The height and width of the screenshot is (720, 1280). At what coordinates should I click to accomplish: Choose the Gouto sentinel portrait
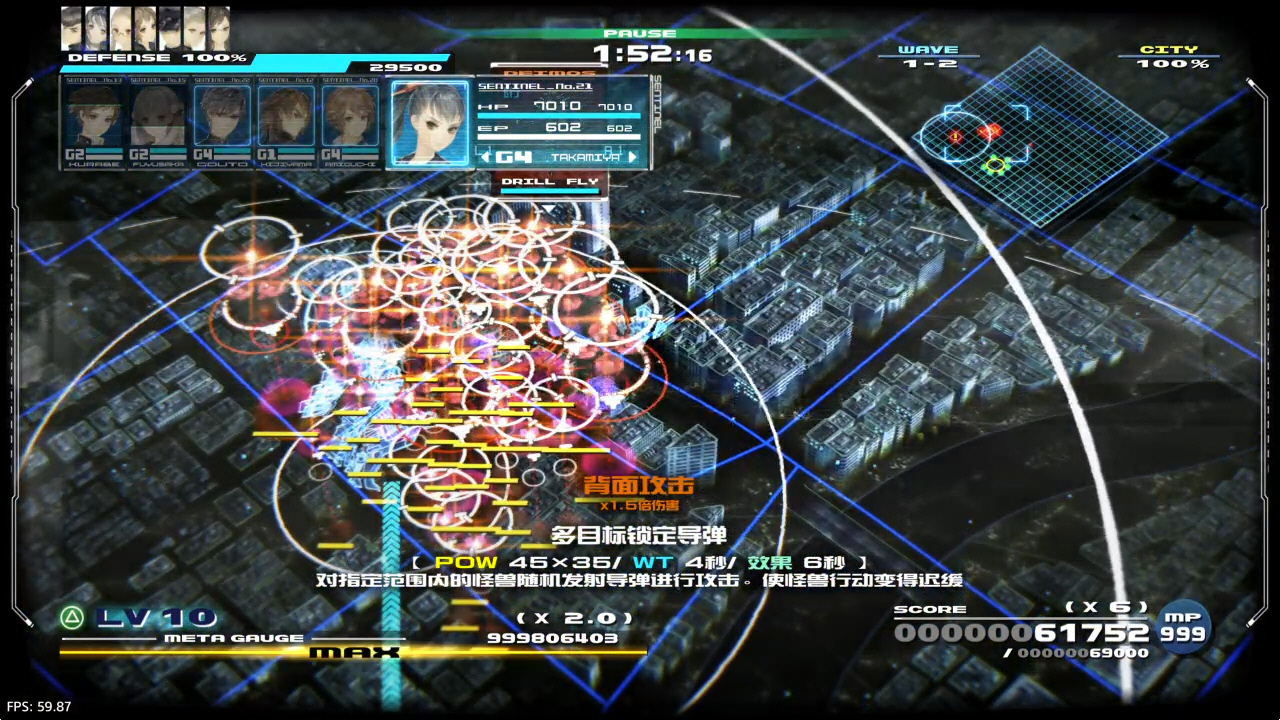point(223,125)
